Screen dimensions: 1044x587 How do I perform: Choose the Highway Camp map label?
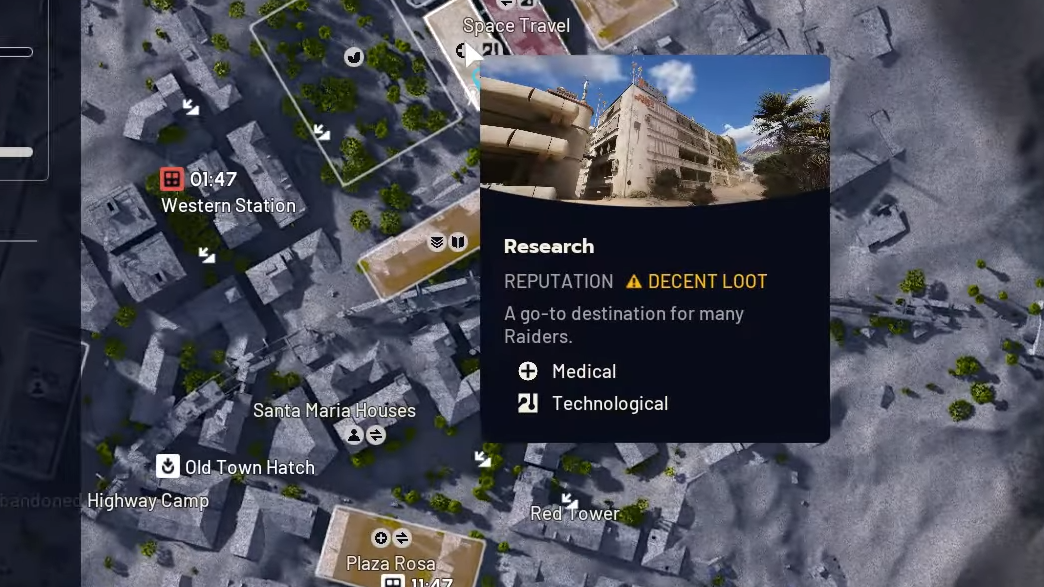[148, 501]
